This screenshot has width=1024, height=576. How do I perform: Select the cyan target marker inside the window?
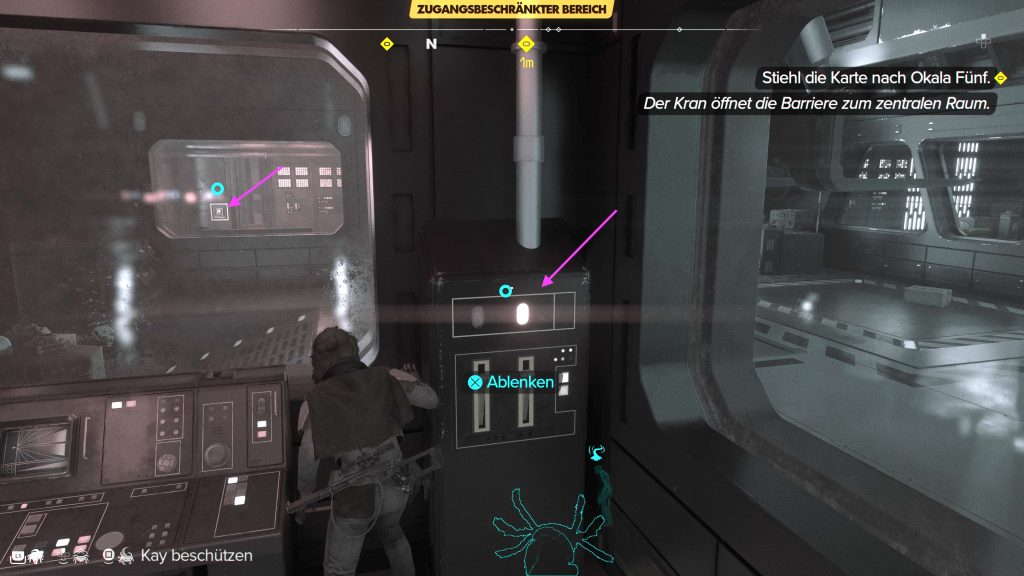coord(217,189)
